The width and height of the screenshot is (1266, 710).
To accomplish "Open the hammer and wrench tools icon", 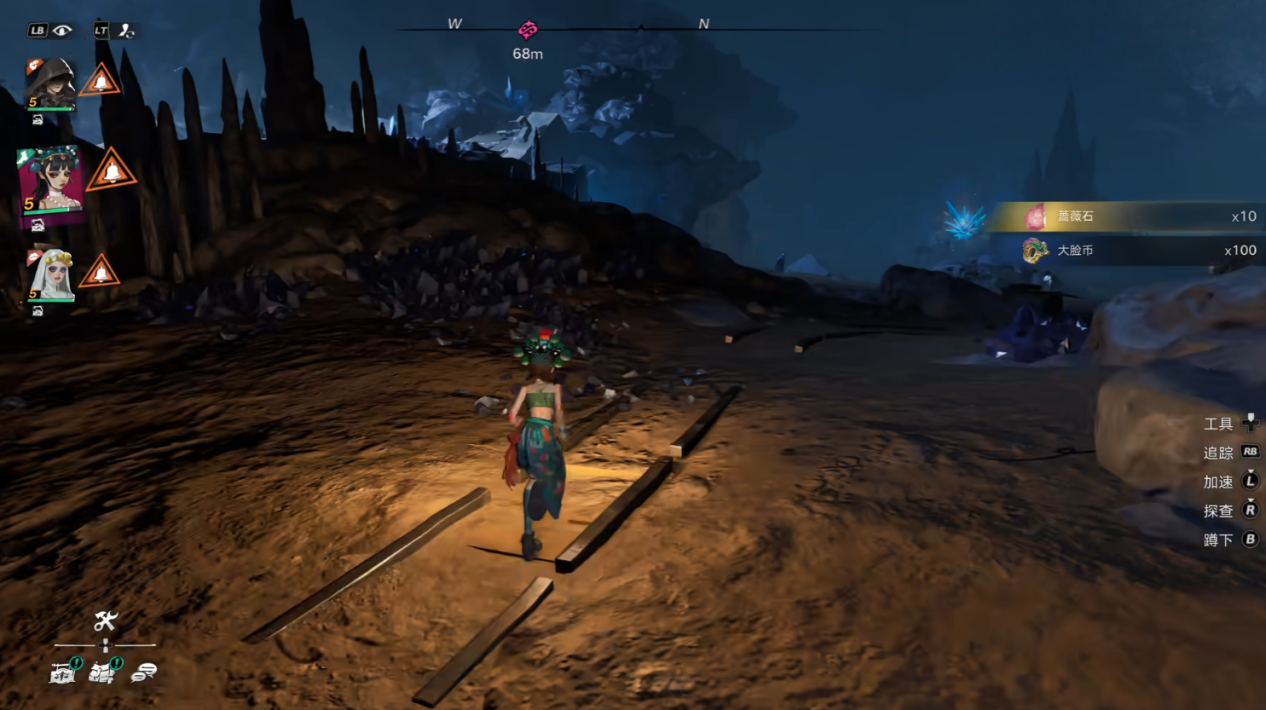I will tap(106, 621).
